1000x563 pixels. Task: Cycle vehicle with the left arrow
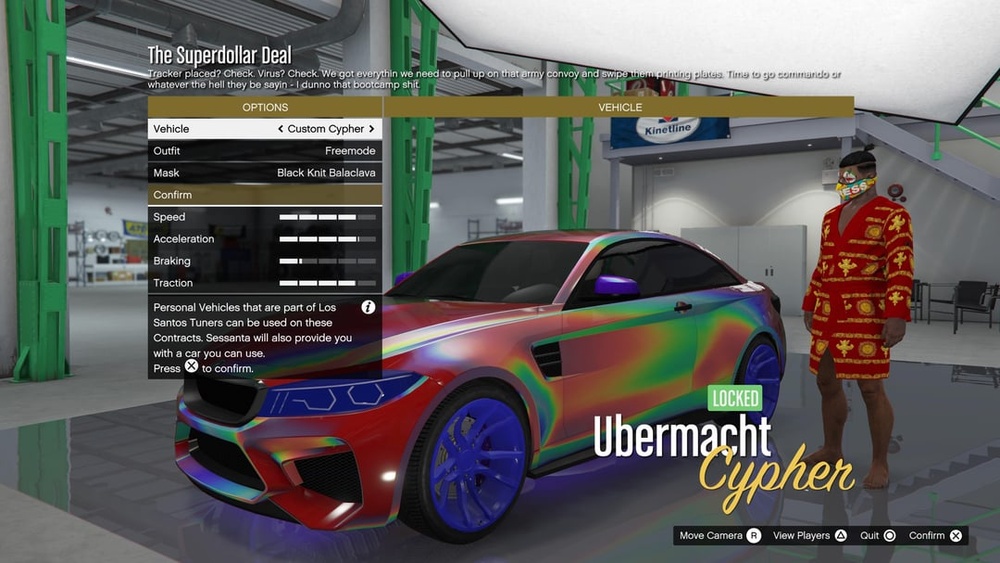point(281,129)
